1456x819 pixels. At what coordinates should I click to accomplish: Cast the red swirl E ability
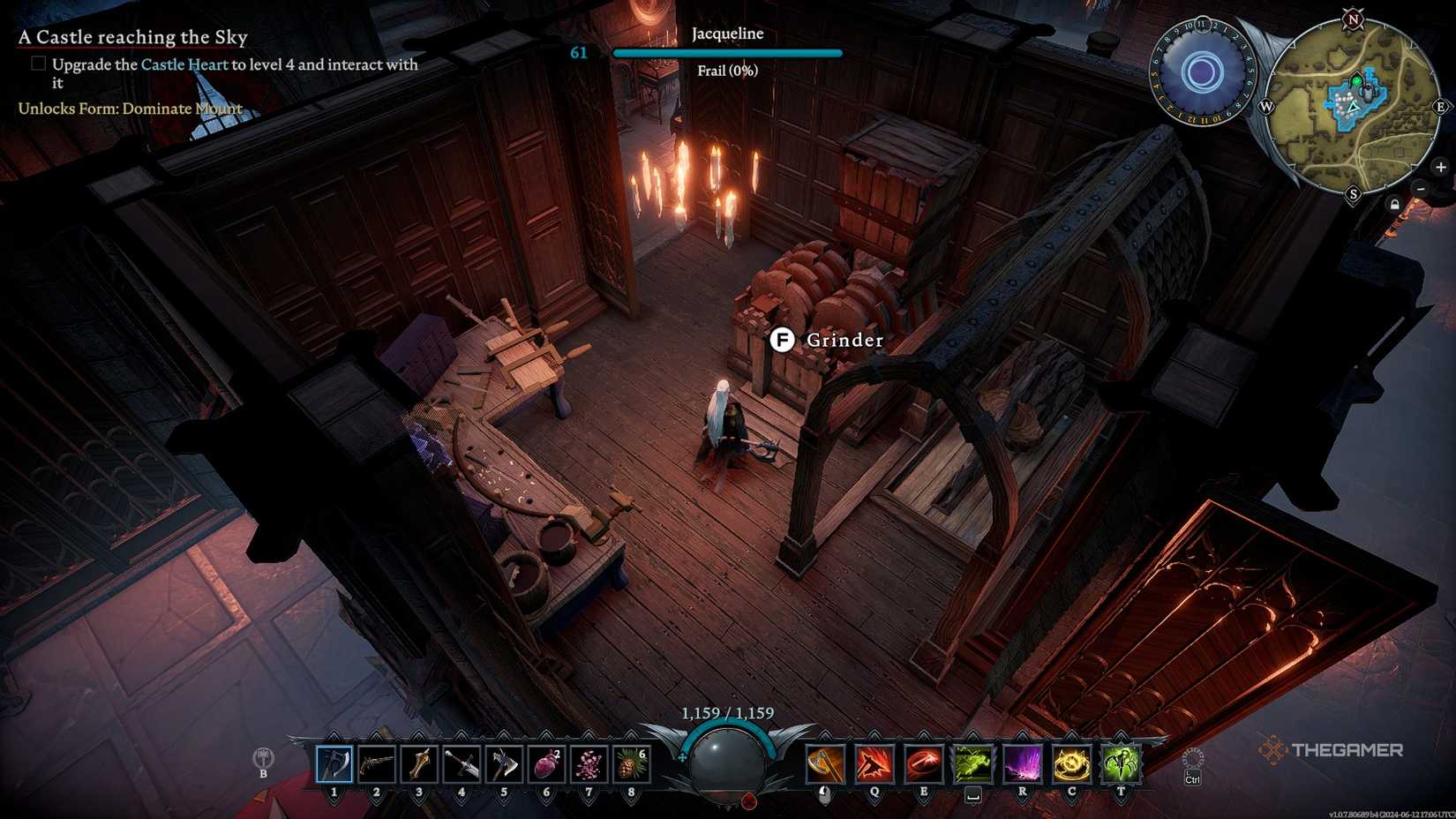point(924,763)
